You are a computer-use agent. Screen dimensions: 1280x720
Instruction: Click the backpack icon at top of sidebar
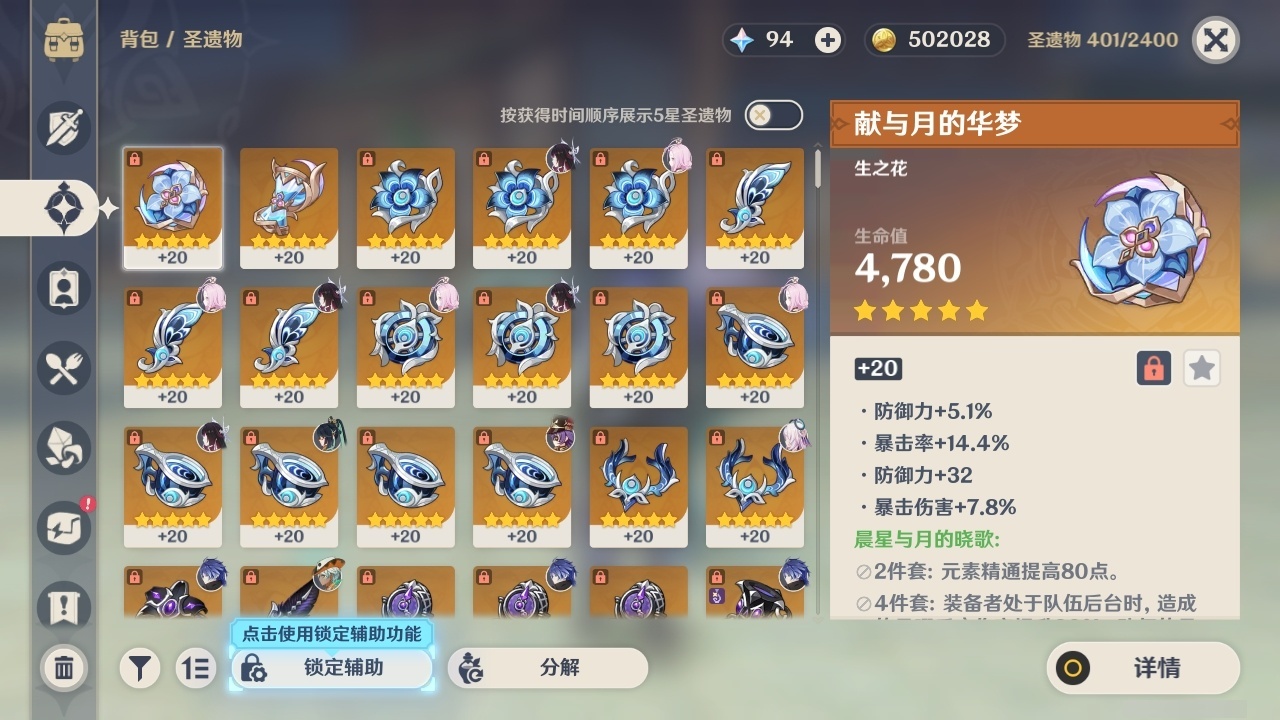pos(63,40)
